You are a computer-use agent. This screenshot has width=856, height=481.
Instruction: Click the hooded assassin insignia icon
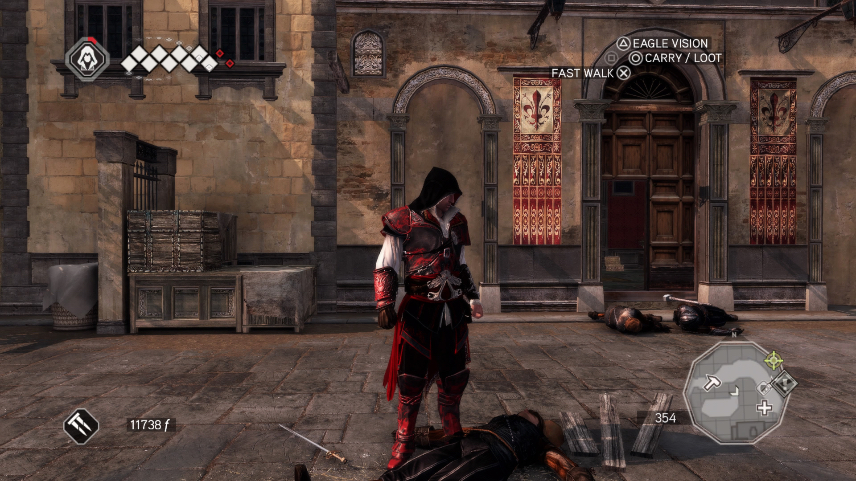tap(87, 58)
